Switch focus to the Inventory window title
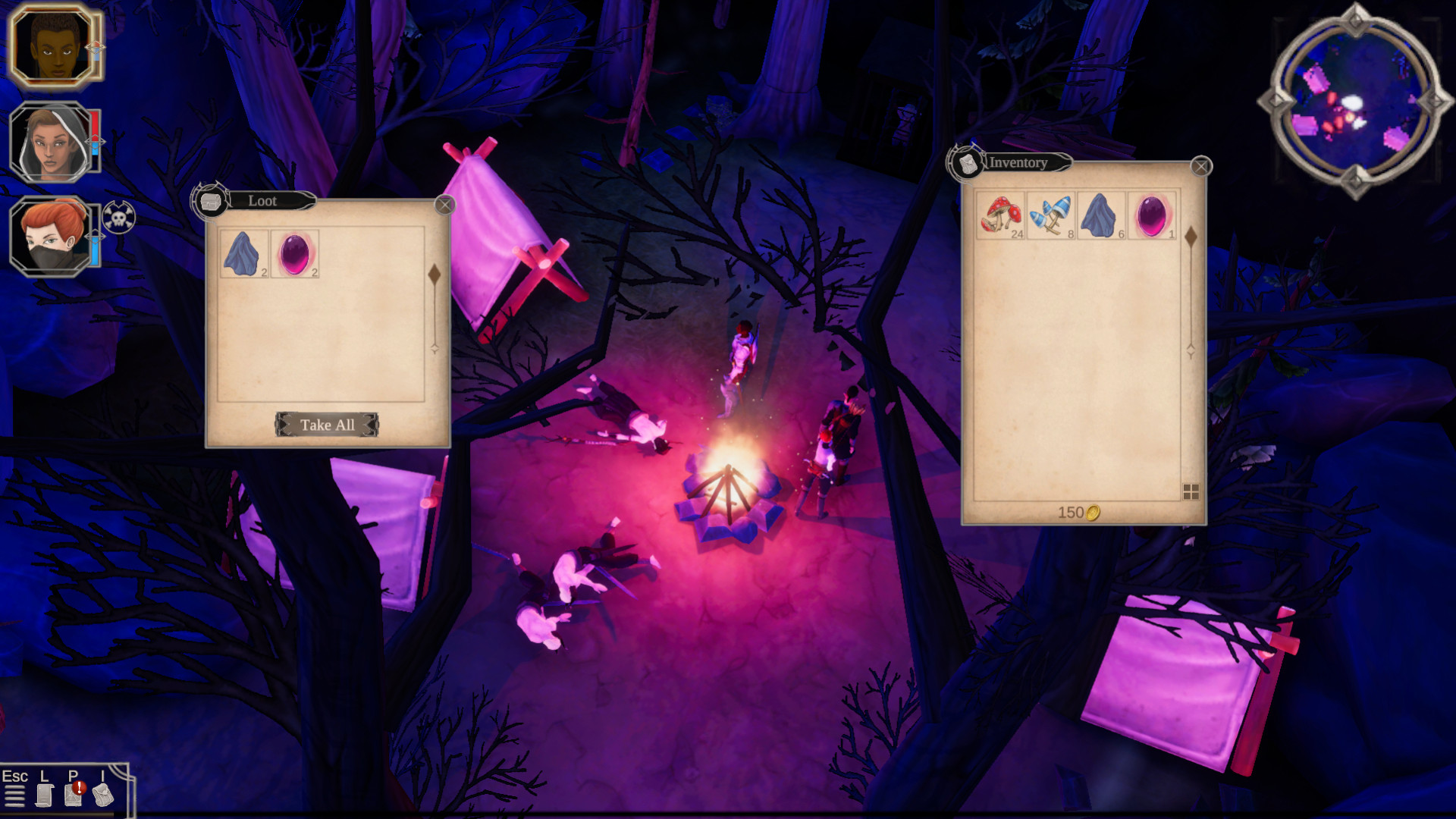This screenshot has width=1456, height=819. coord(1017,163)
